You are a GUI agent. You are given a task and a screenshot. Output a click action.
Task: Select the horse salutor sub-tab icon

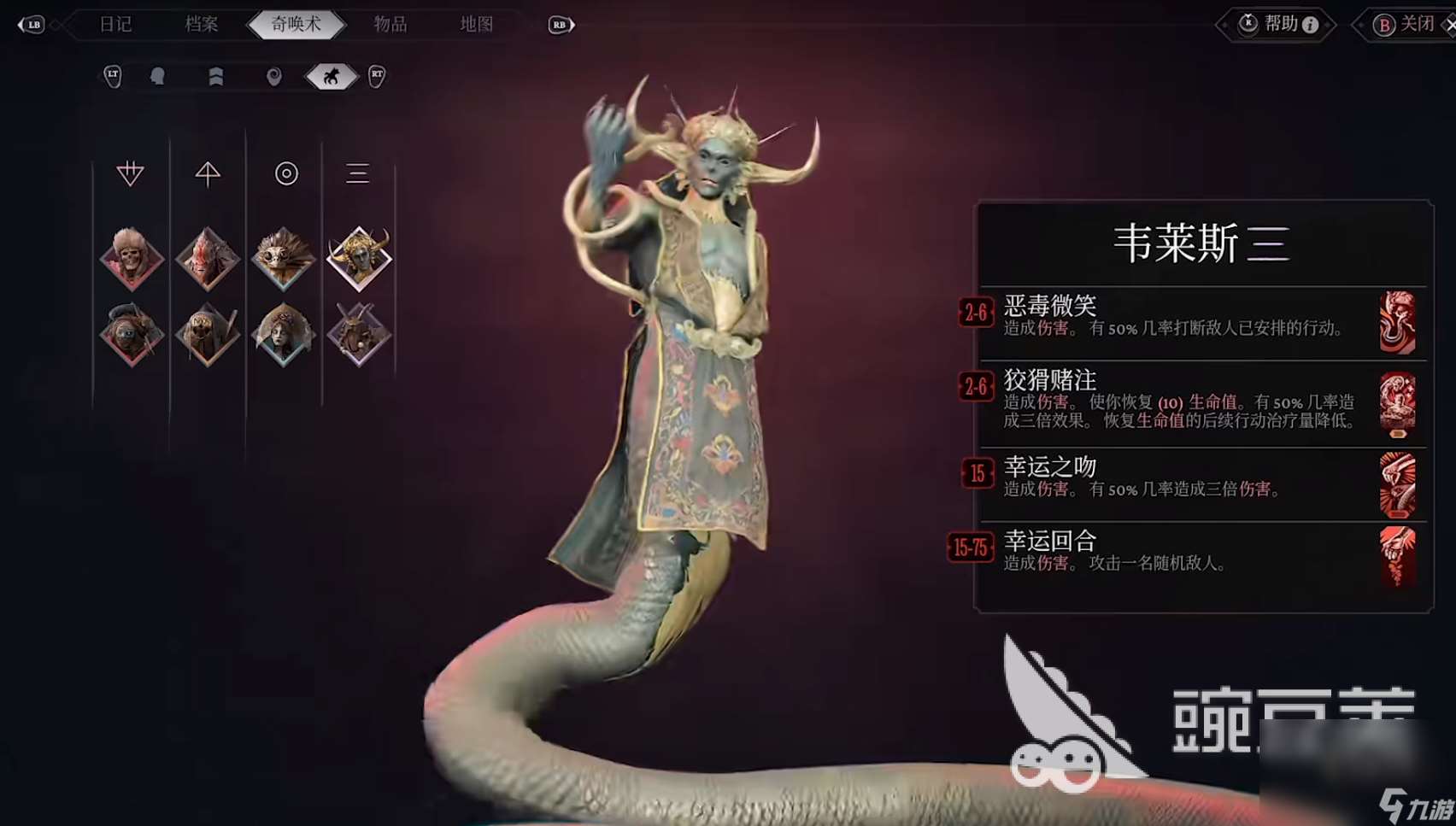329,76
